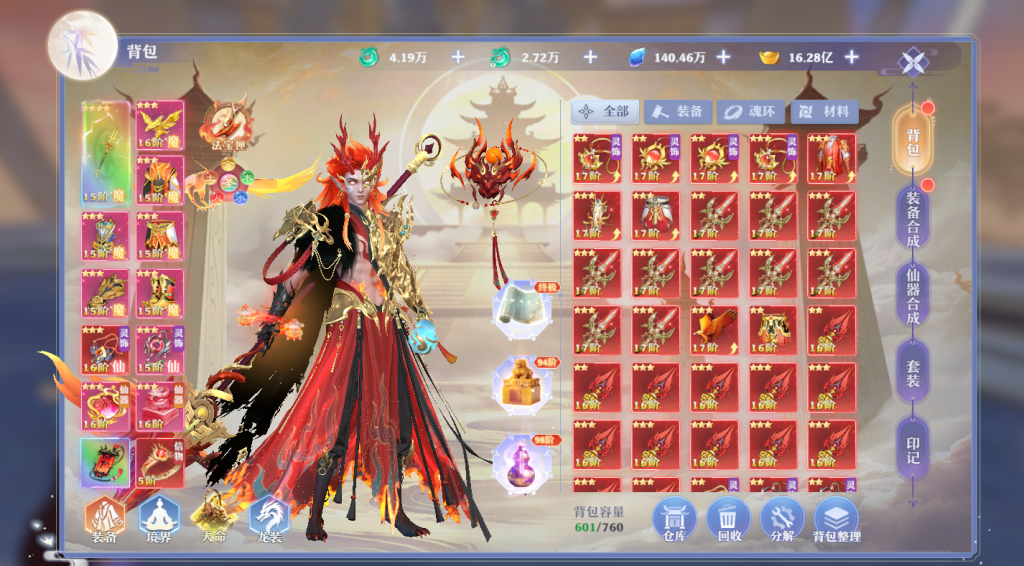This screenshot has height=566, width=1024.
Task: Open the 材料 materials tab
Action: 824,112
